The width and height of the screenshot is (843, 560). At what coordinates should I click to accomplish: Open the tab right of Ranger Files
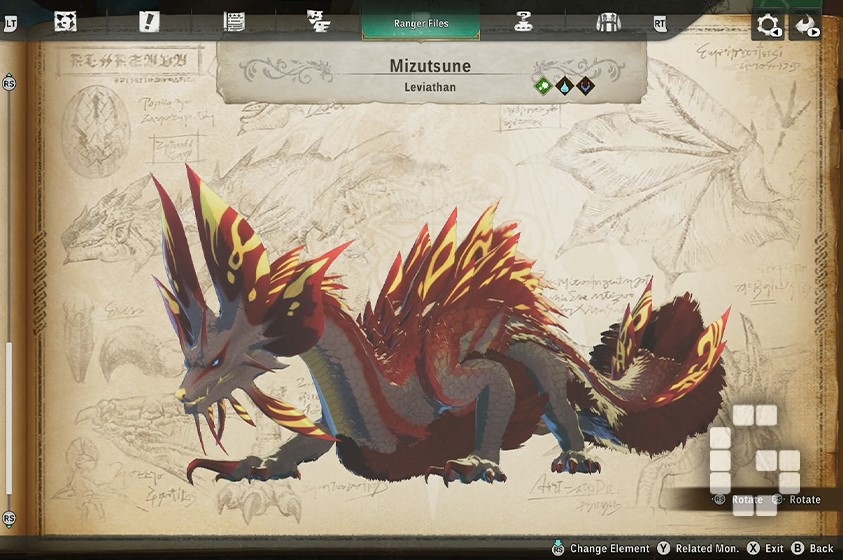coord(522,21)
